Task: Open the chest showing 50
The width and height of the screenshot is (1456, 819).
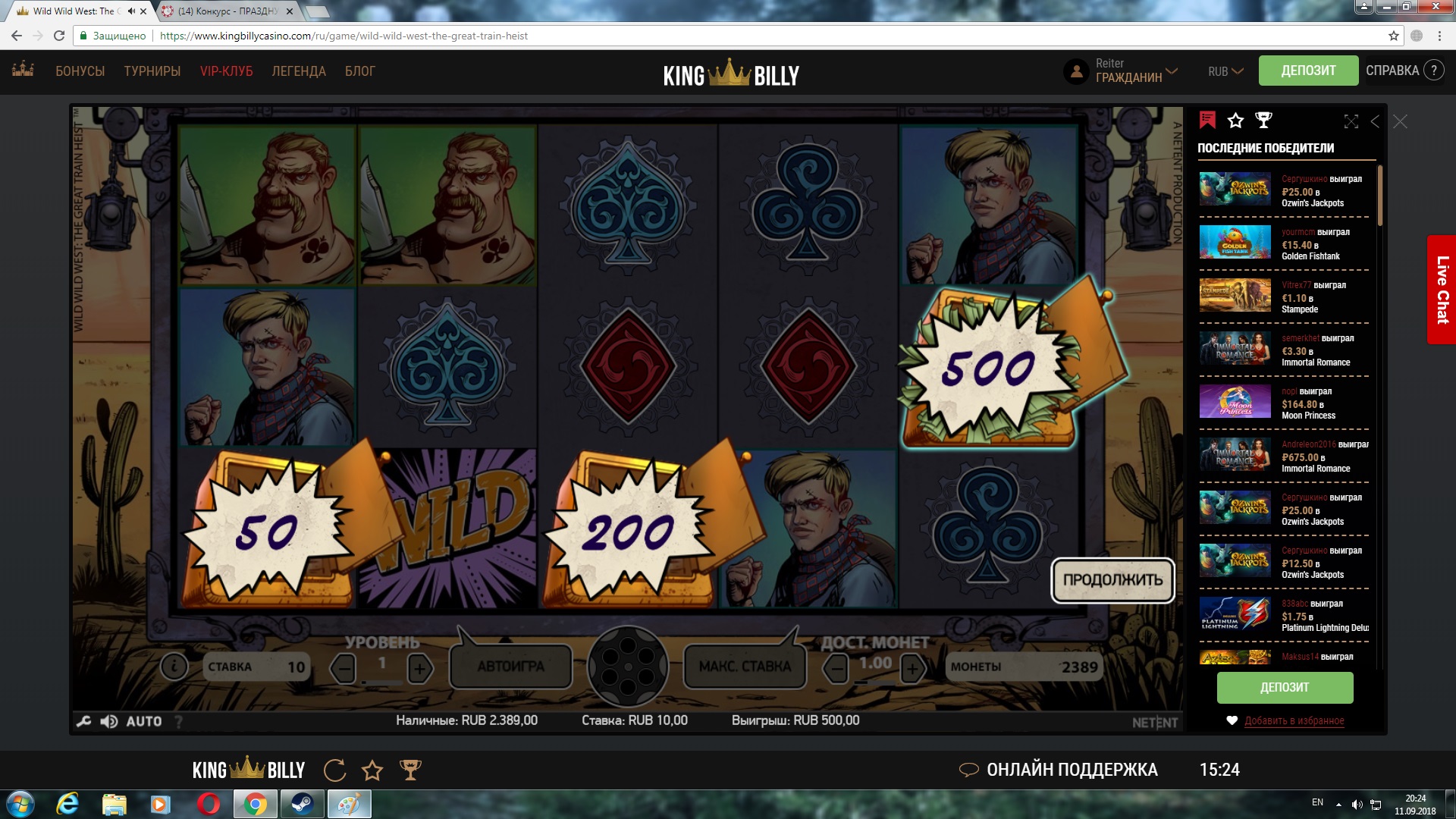Action: (x=267, y=531)
